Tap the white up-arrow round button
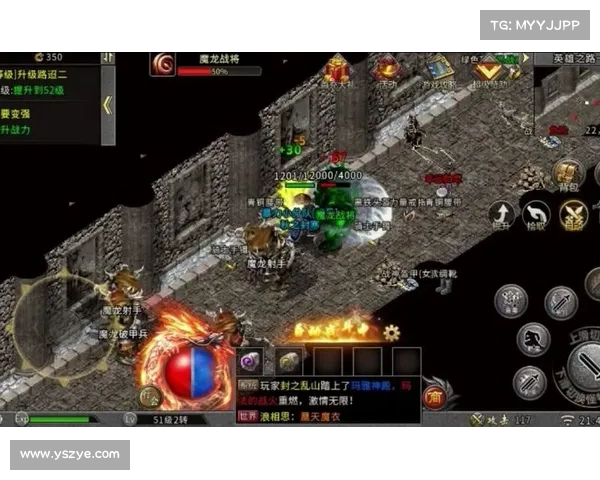 pyautogui.click(x=502, y=214)
